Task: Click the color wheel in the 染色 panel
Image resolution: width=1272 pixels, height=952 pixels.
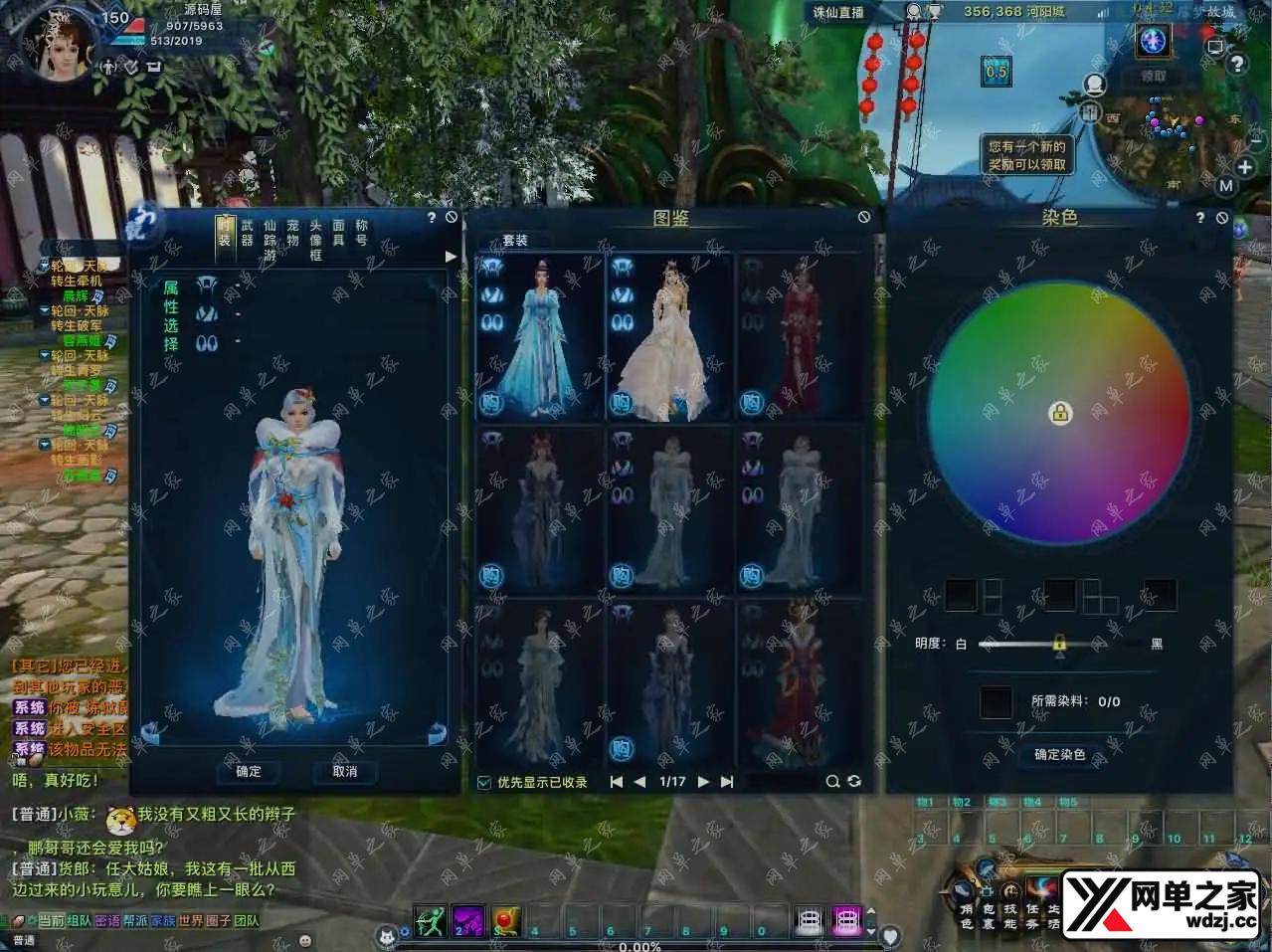Action: (1059, 413)
